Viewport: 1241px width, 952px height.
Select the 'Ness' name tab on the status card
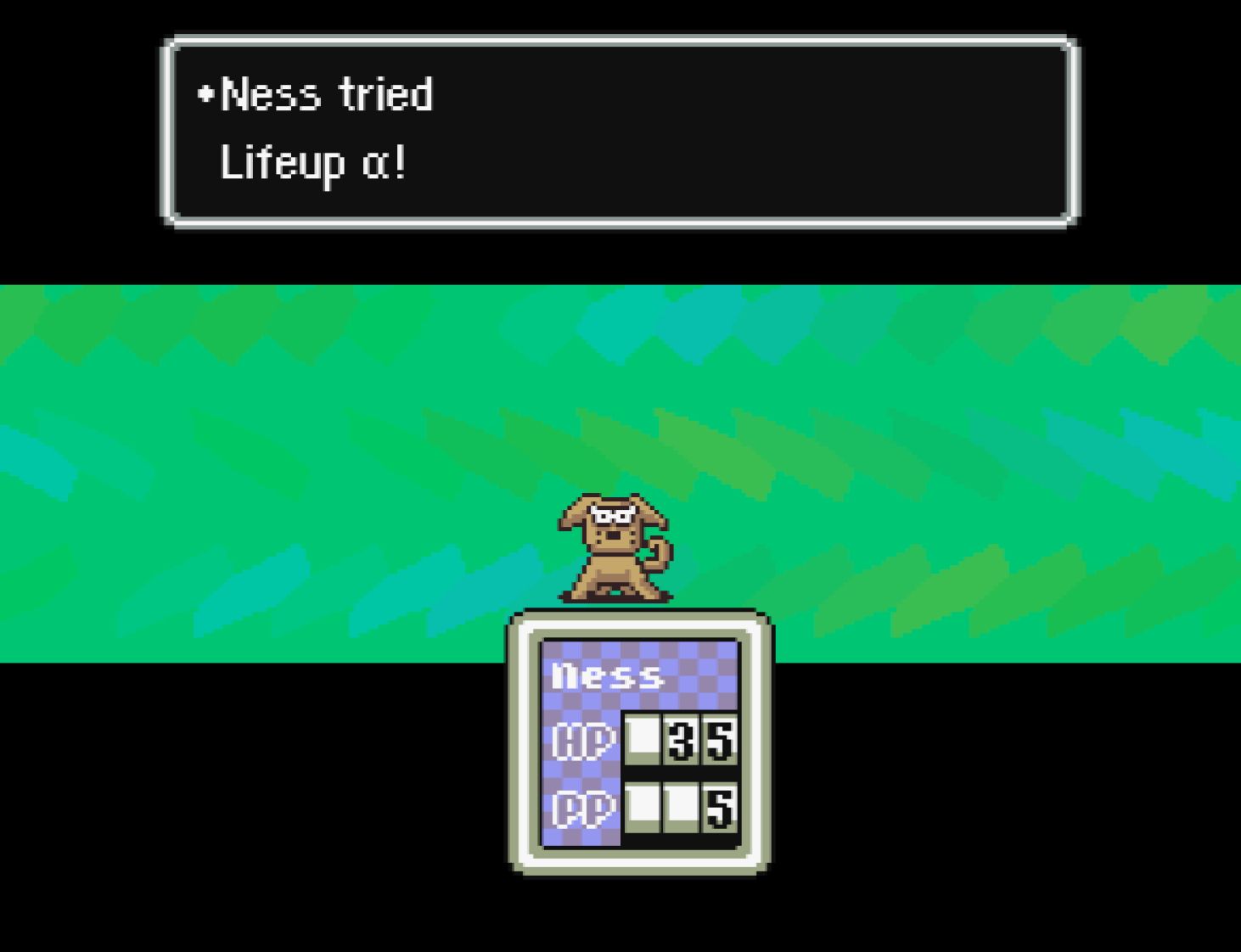607,675
